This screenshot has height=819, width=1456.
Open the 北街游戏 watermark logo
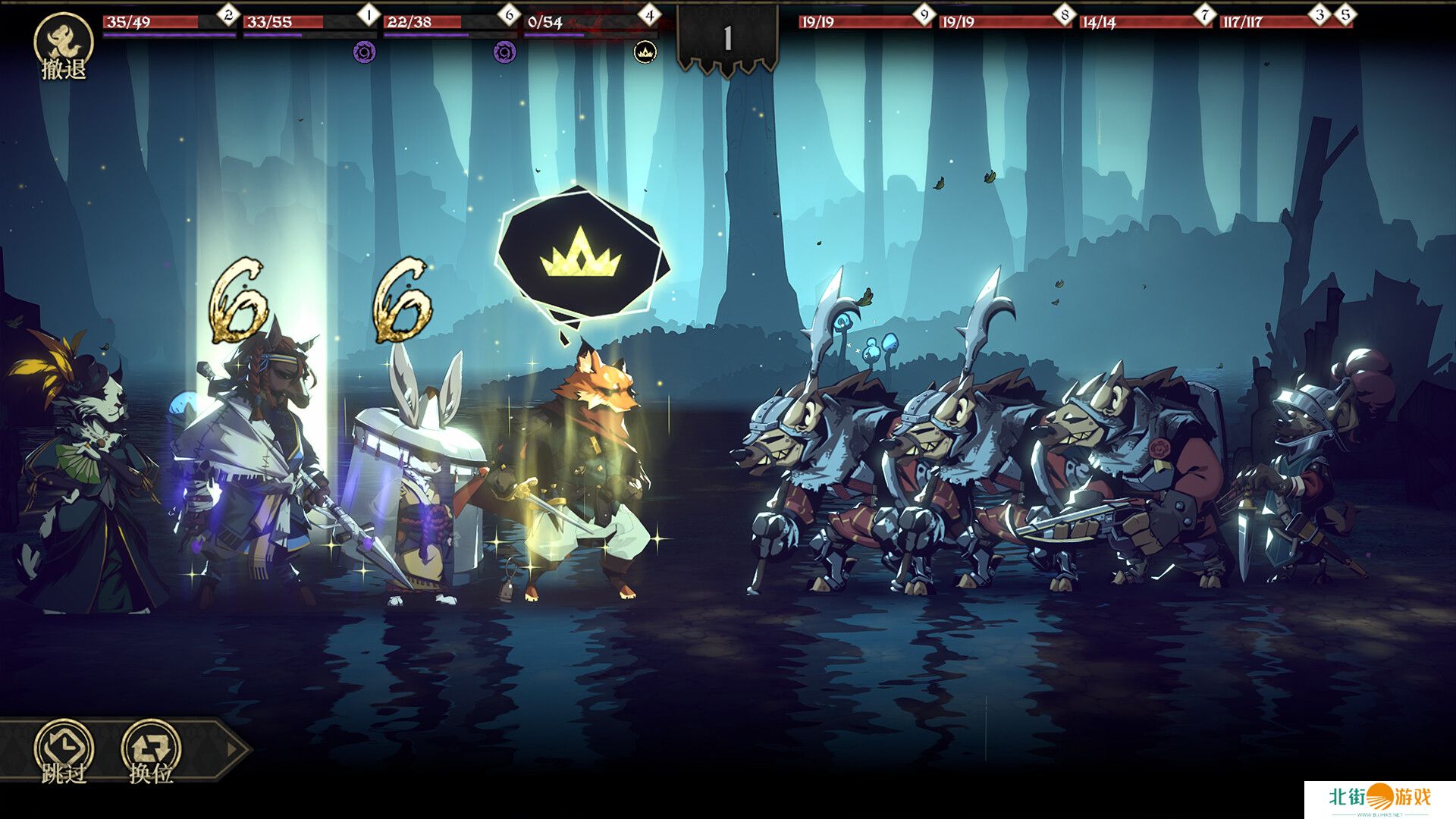click(1380, 799)
